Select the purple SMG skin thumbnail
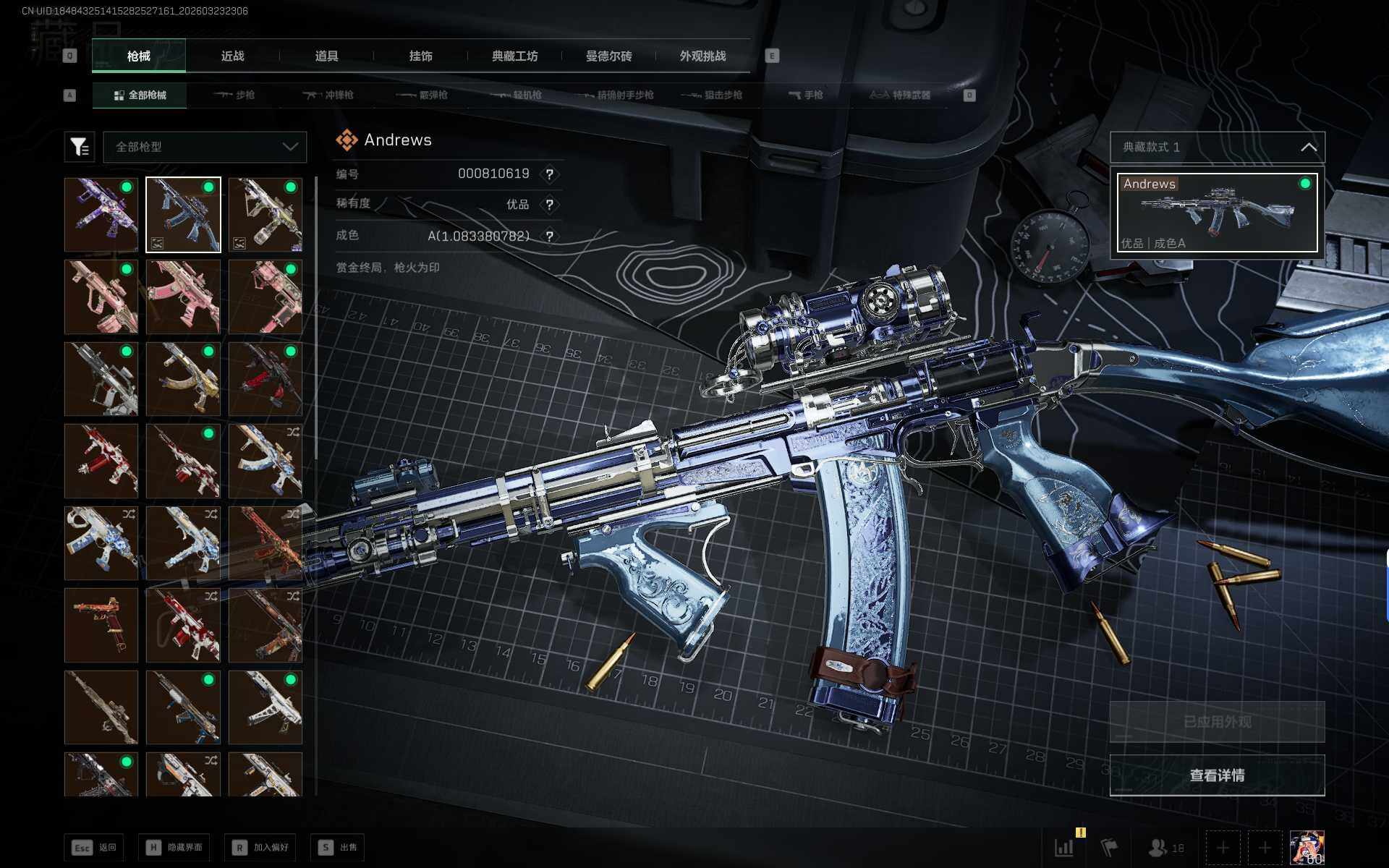1389x868 pixels. (x=101, y=215)
